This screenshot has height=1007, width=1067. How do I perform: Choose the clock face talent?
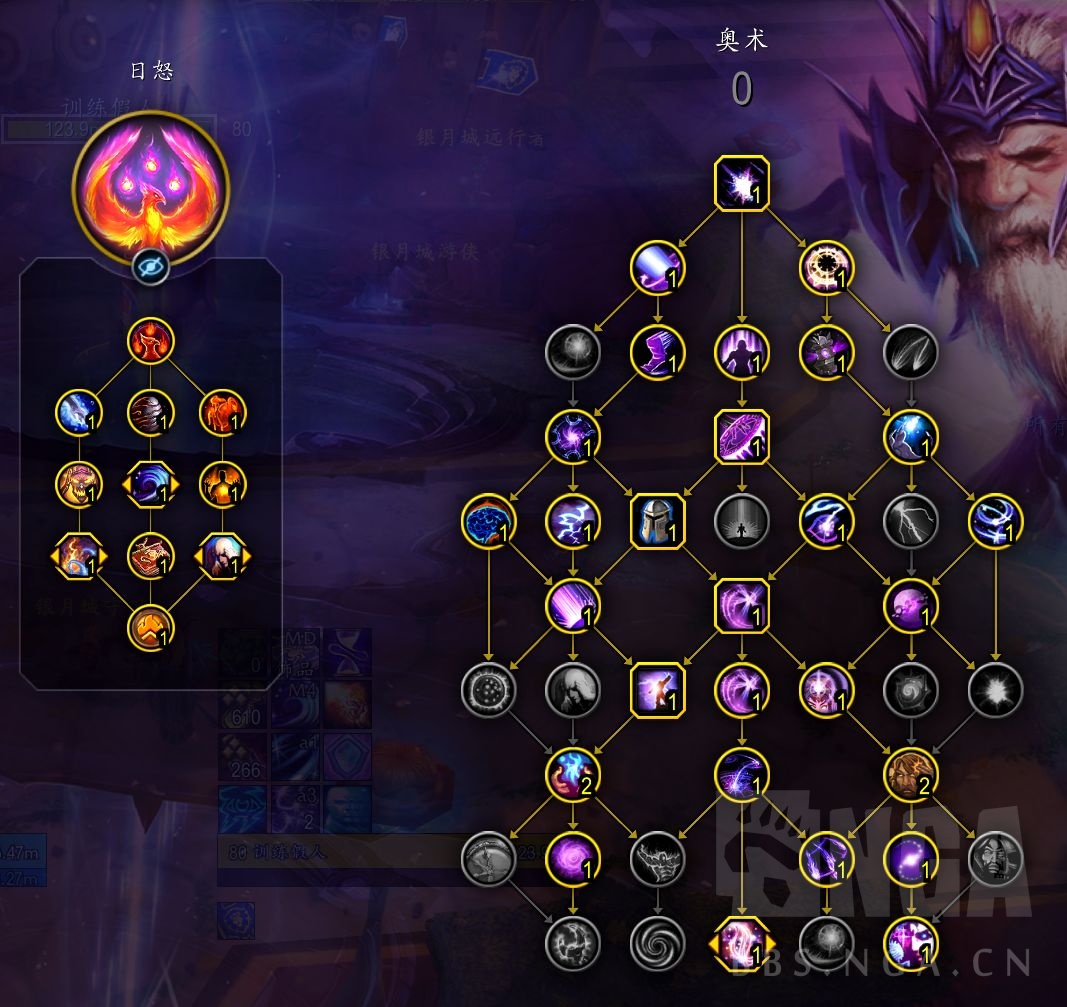pos(826,267)
